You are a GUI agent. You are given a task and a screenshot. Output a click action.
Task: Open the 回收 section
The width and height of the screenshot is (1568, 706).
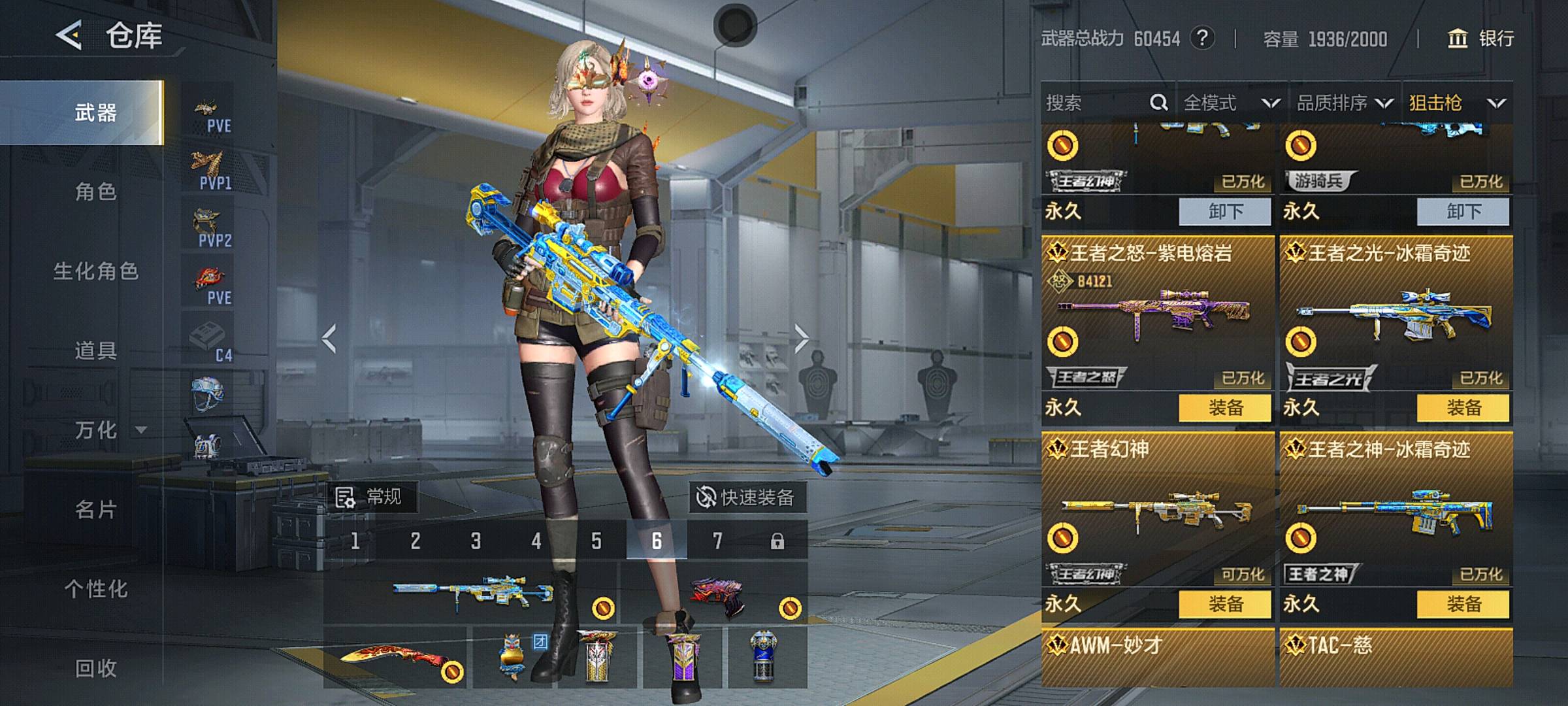coord(95,668)
